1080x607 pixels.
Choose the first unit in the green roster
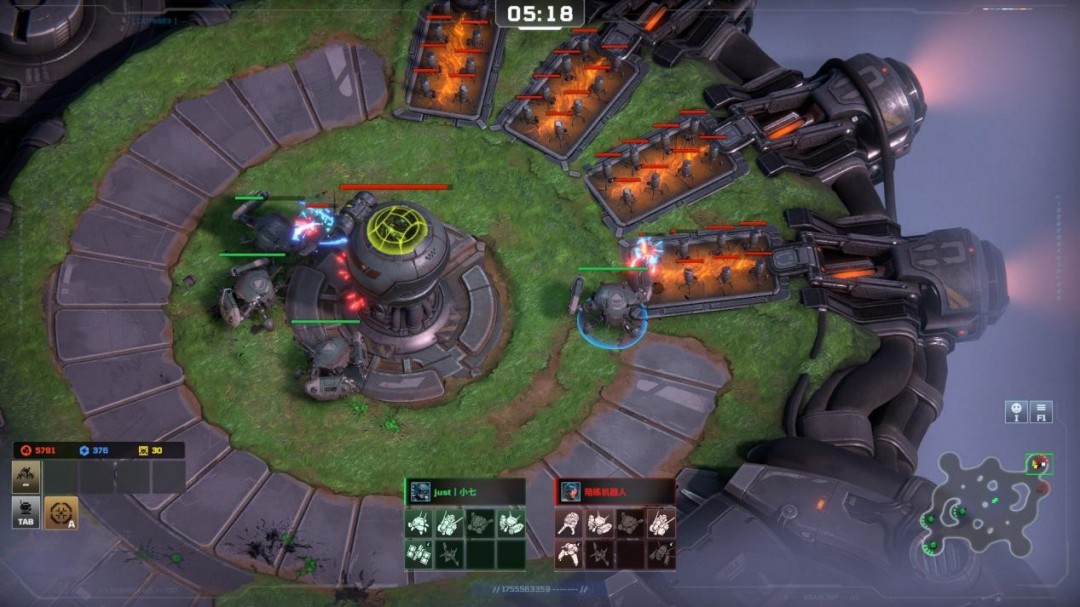click(420, 522)
